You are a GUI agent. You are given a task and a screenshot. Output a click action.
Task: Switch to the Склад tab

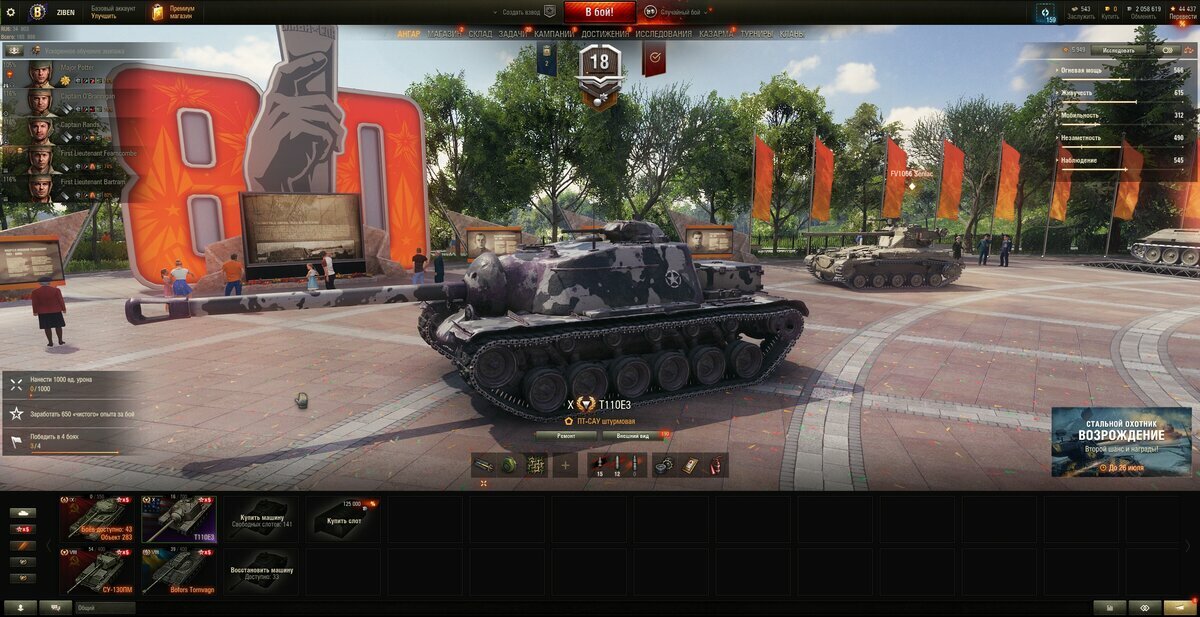[480, 34]
